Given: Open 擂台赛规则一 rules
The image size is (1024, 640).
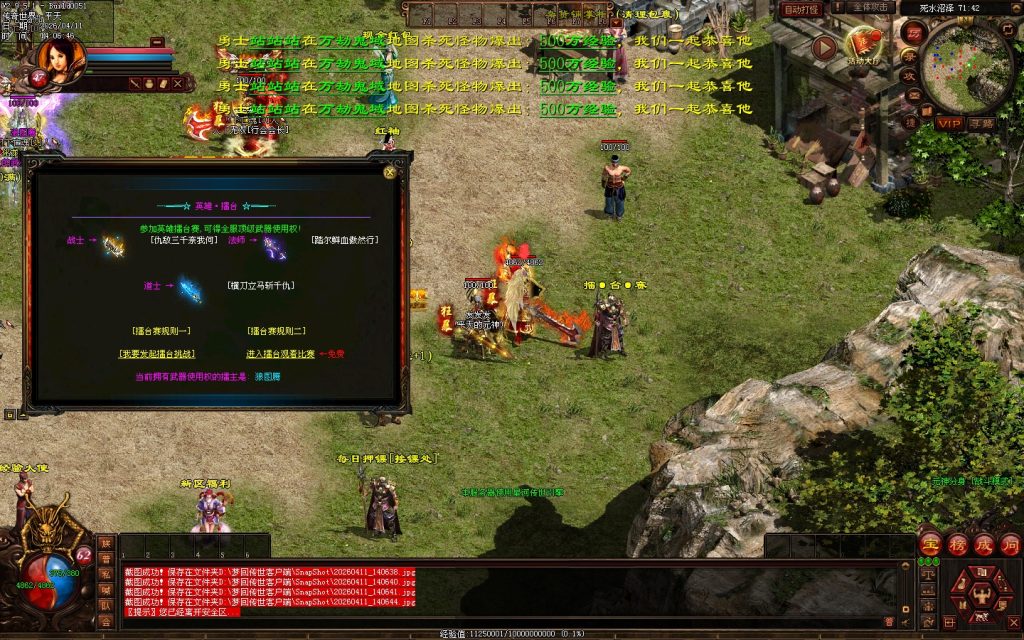Looking at the screenshot, I should pyautogui.click(x=161, y=330).
